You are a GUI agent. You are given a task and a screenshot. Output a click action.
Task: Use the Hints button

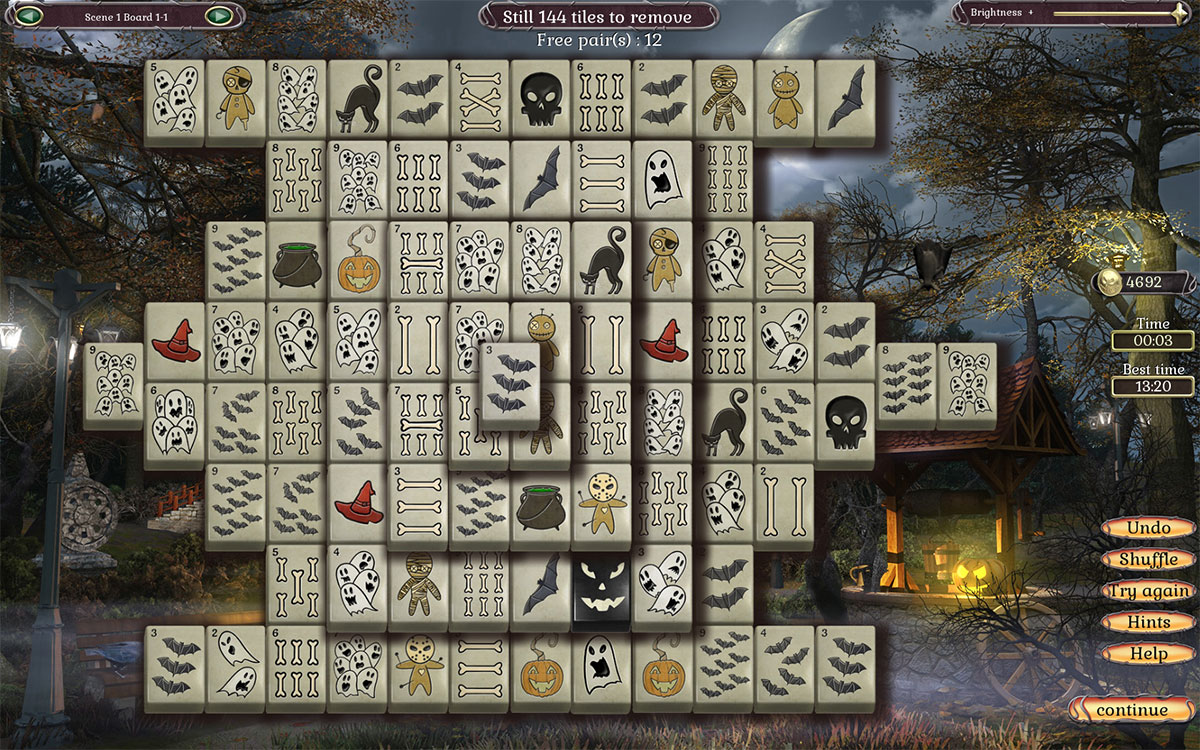point(1148,622)
